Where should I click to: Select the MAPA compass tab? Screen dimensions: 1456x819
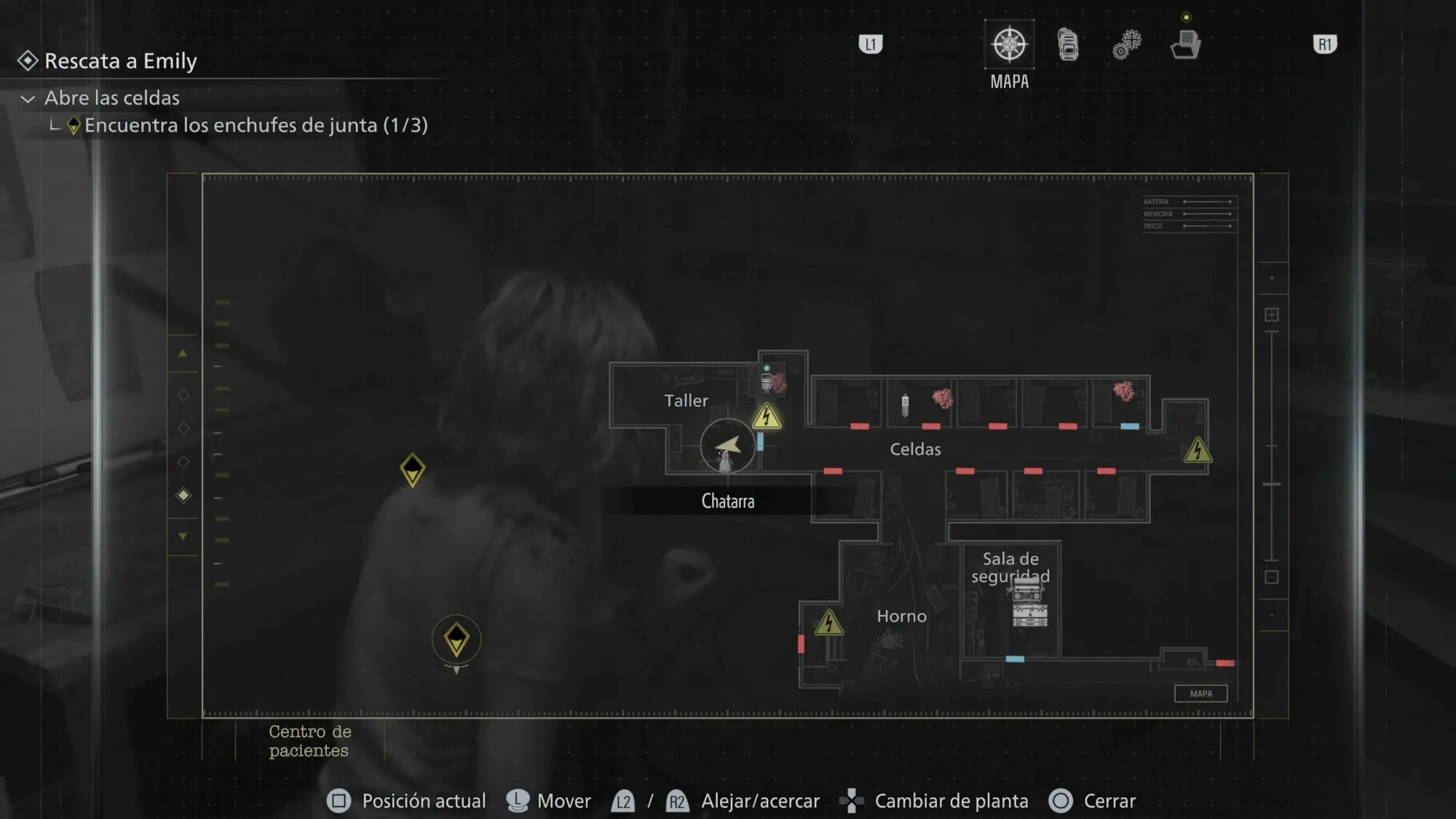[1009, 45]
